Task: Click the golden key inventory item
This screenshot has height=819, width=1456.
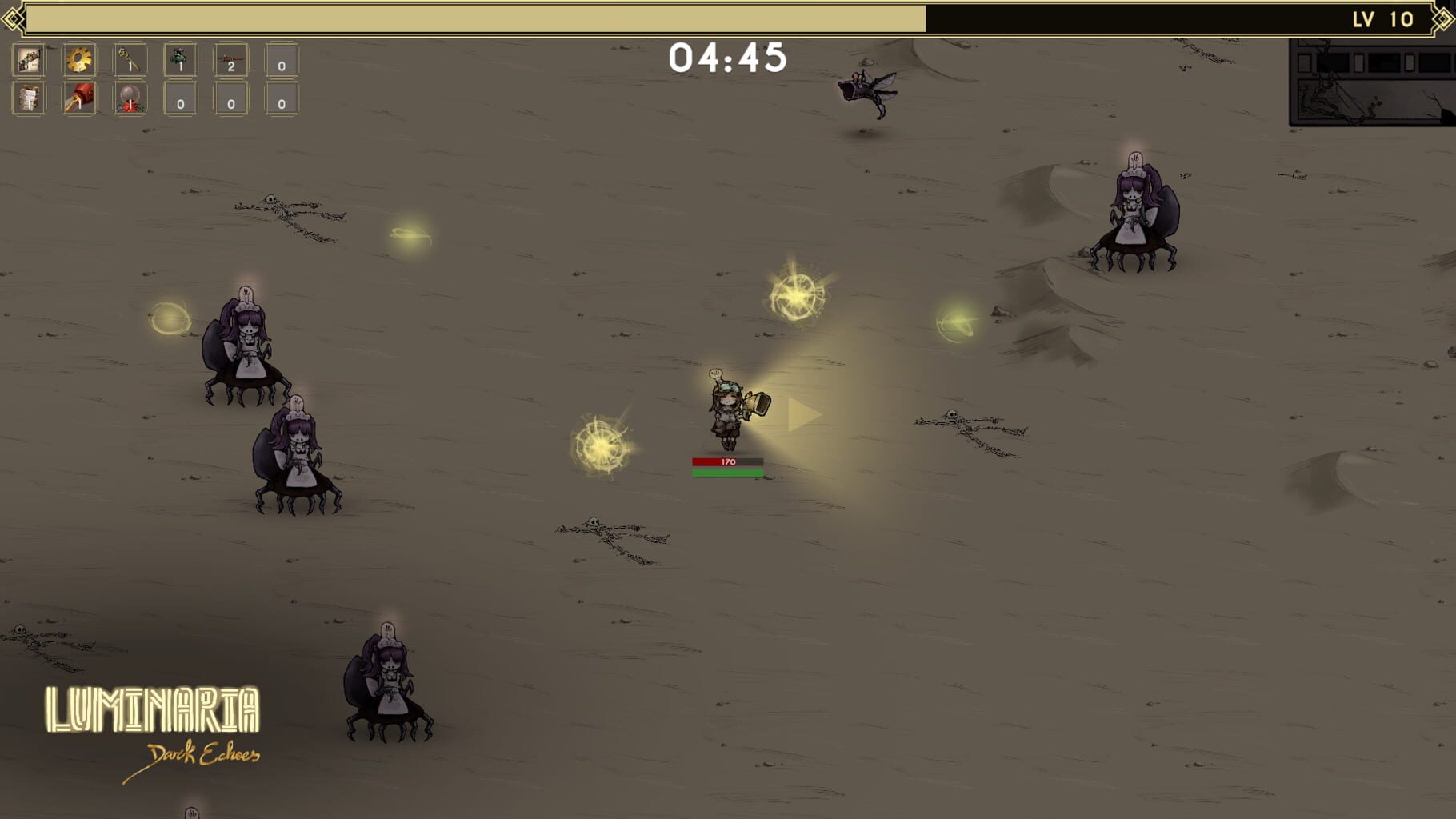Action: 131,60
